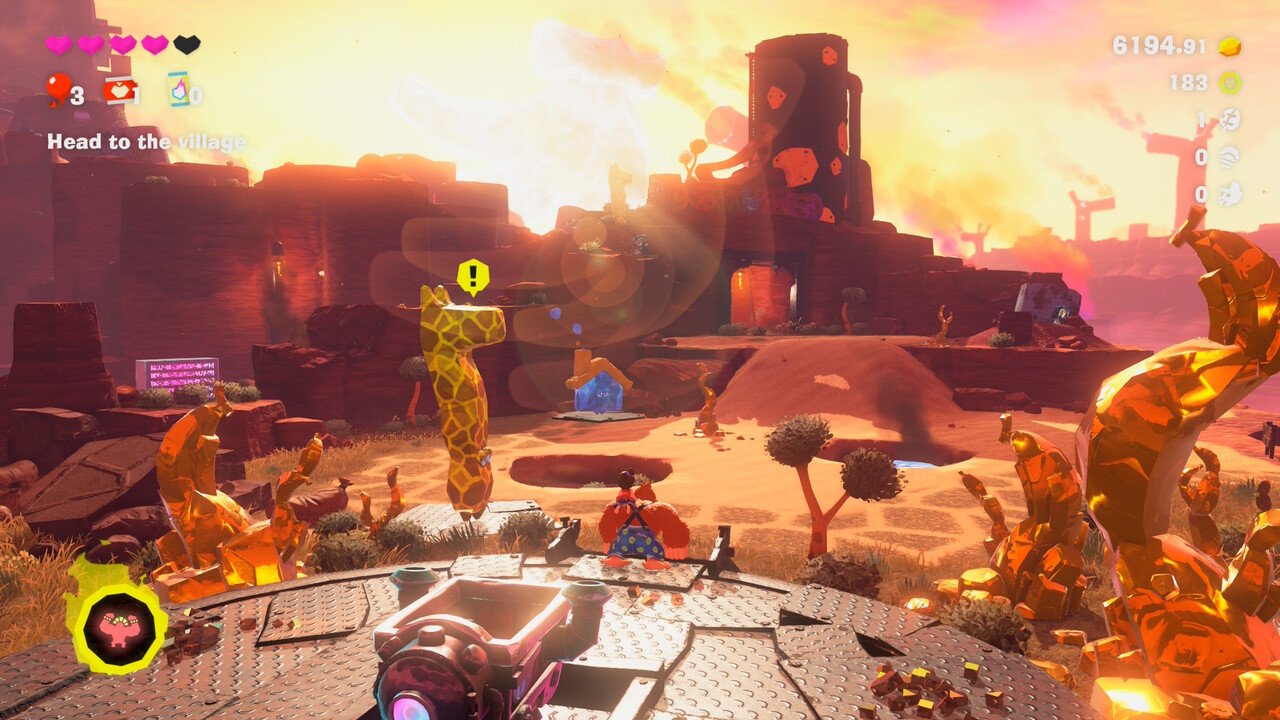Image resolution: width=1280 pixels, height=720 pixels.
Task: Use the red heart juice can
Action: (119, 91)
